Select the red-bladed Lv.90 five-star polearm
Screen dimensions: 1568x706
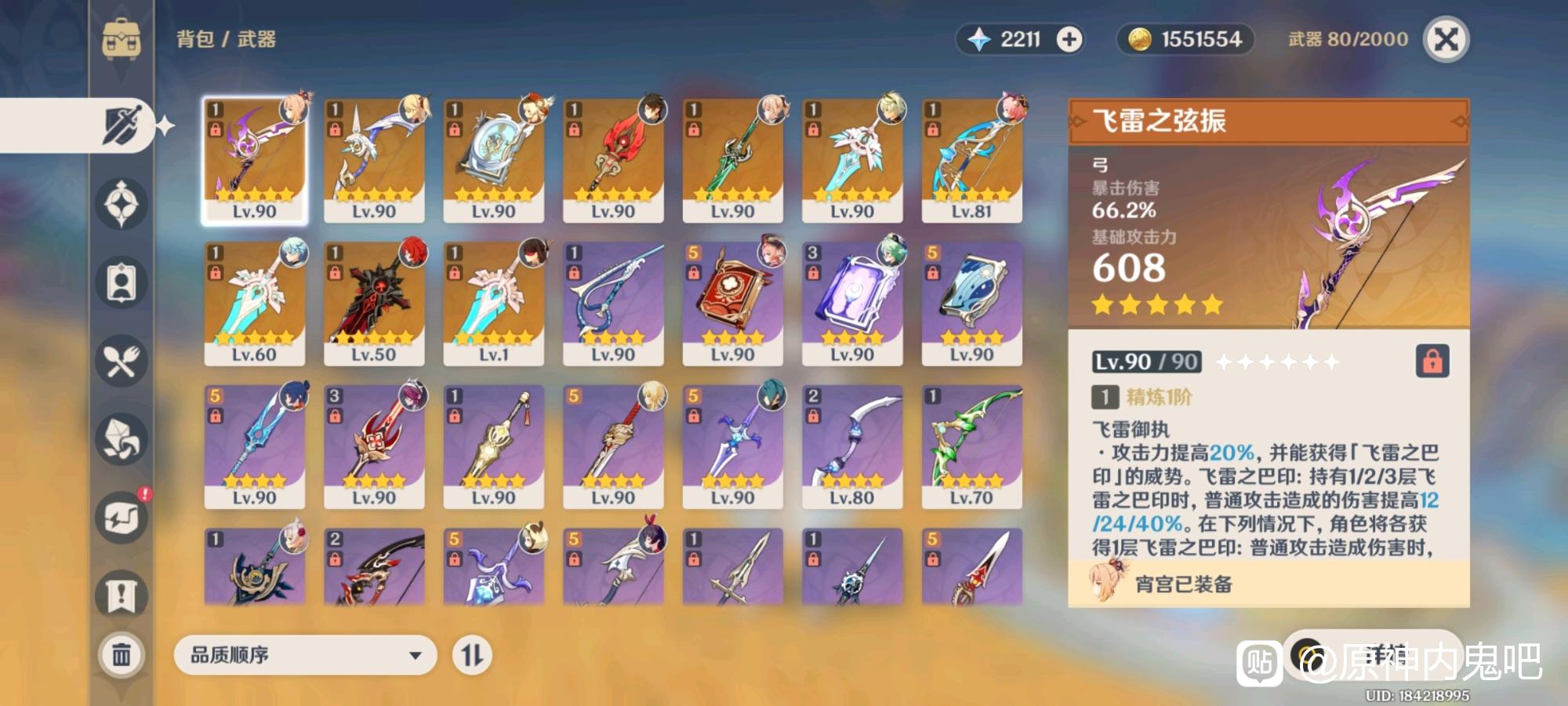coord(613,160)
